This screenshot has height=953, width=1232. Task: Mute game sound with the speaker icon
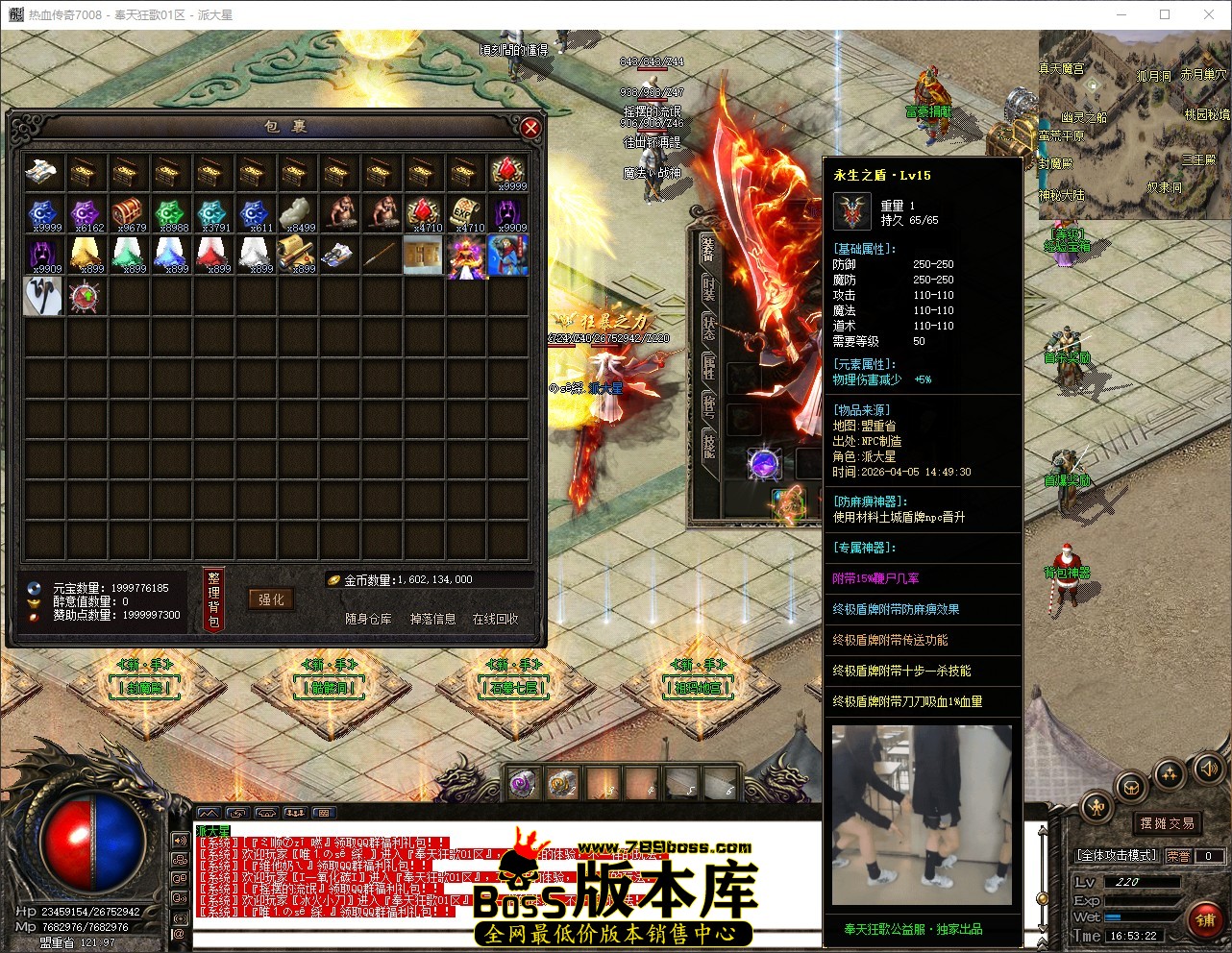(1207, 769)
